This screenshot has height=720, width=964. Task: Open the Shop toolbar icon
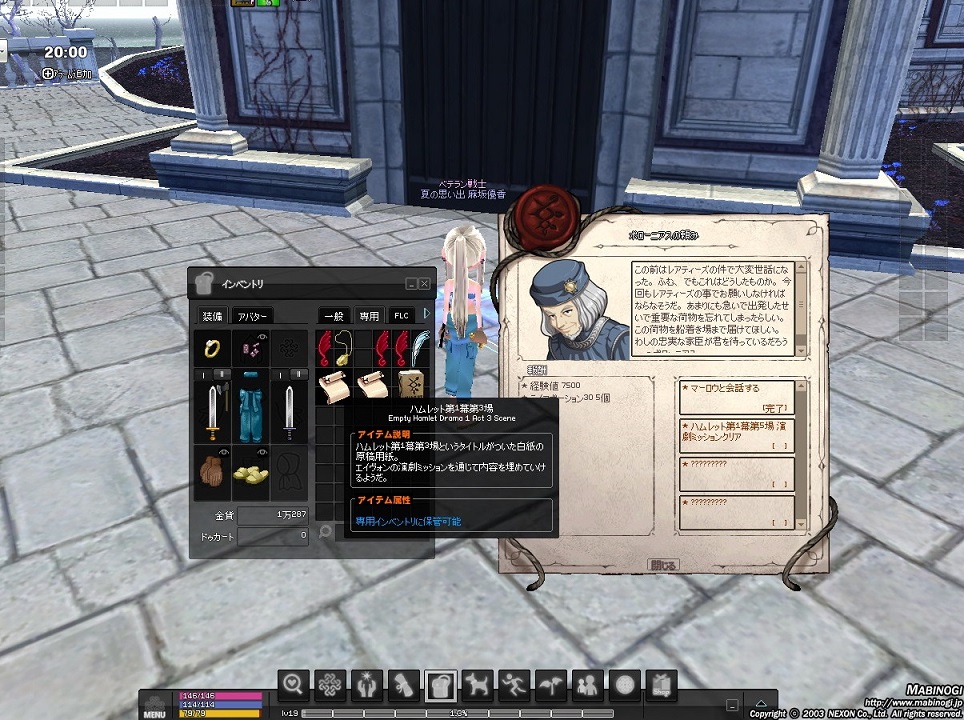pos(661,684)
